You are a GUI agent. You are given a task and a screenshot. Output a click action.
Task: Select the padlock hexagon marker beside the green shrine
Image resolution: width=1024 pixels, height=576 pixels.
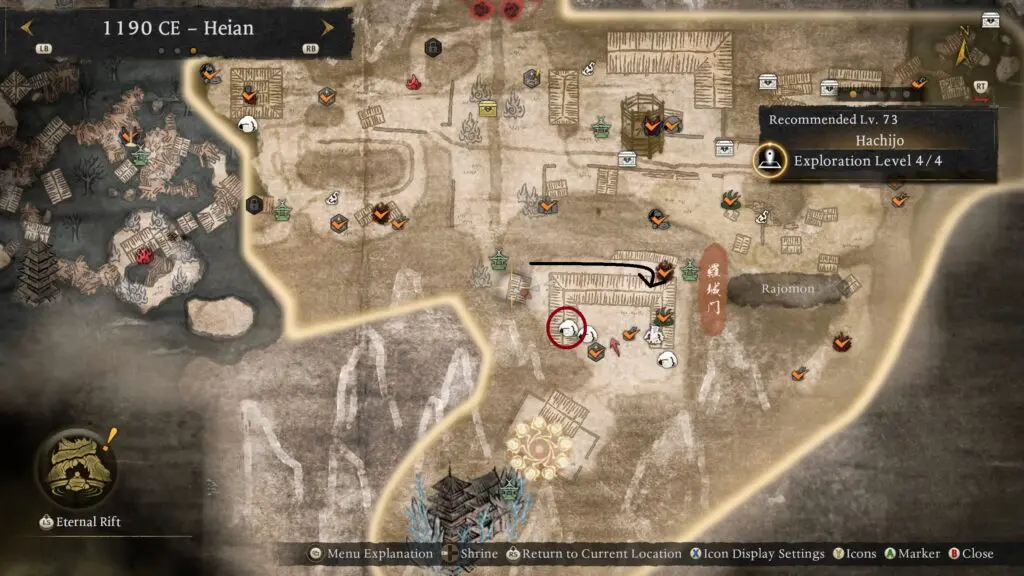pos(255,204)
